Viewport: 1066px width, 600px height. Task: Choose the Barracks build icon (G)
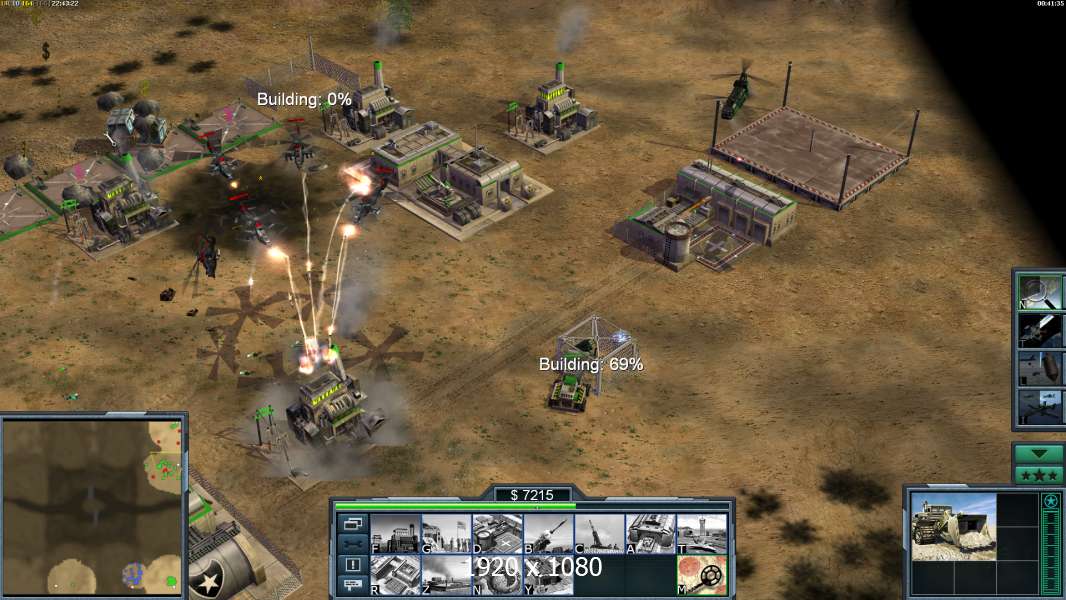446,534
